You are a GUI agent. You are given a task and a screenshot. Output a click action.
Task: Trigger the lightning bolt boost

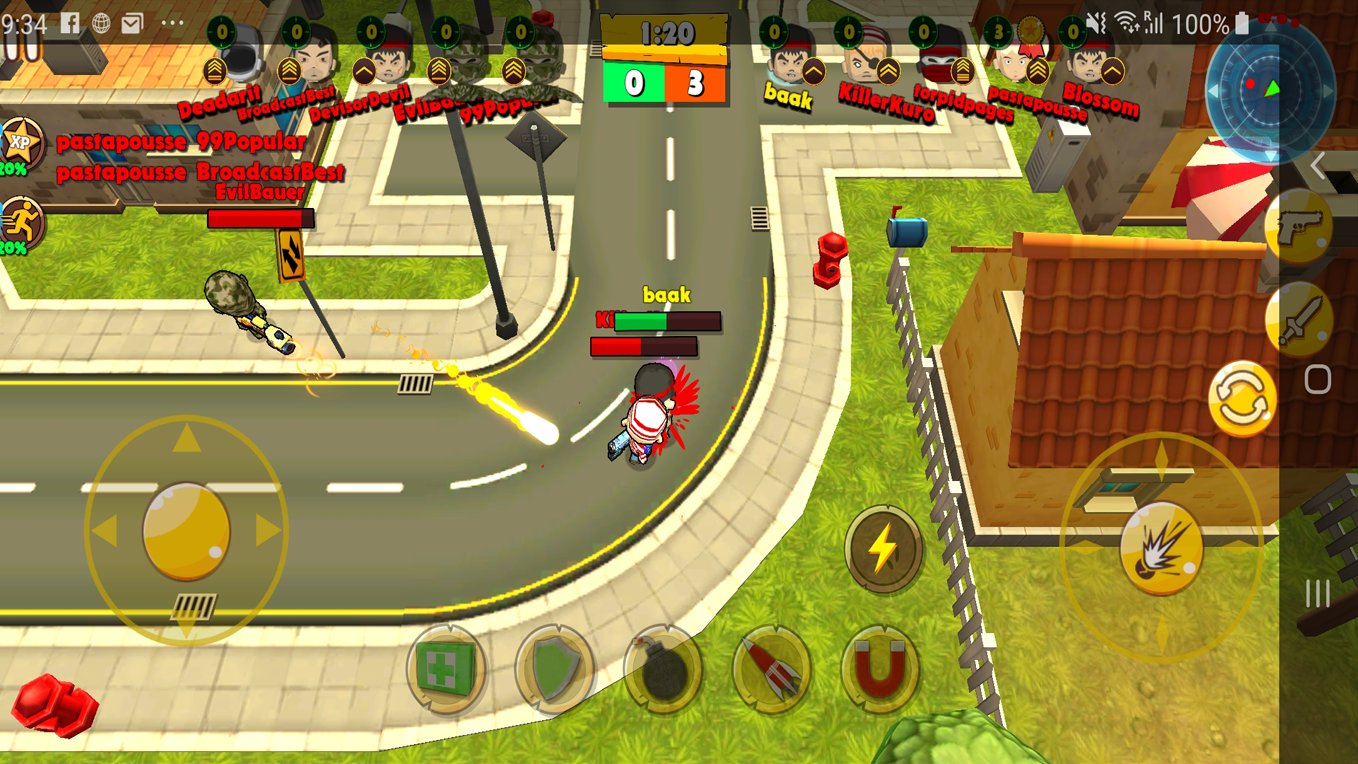[x=883, y=548]
